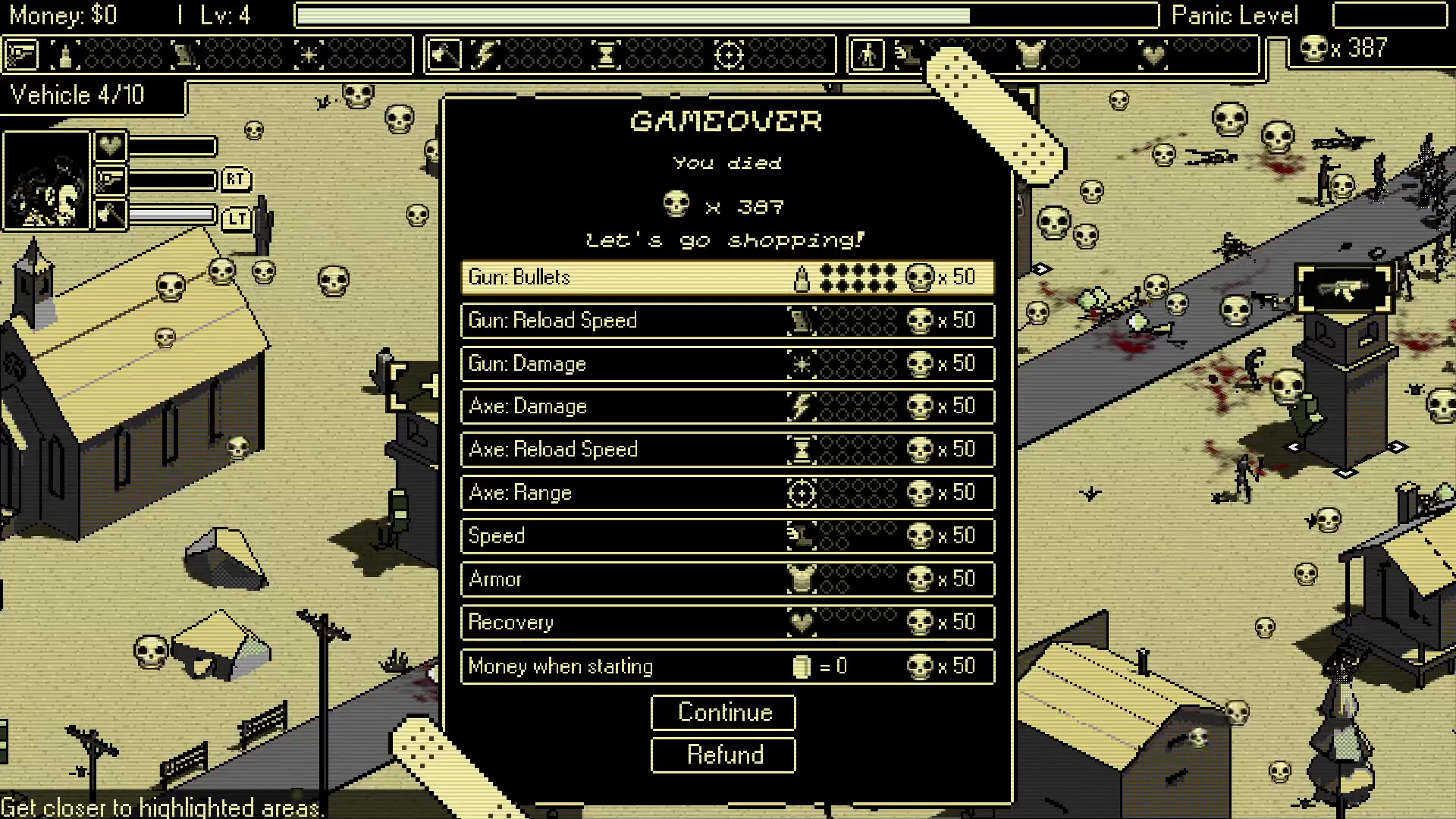This screenshot has width=1456, height=819.
Task: Select the axe weapon icon in the toolbar
Action: point(446,53)
